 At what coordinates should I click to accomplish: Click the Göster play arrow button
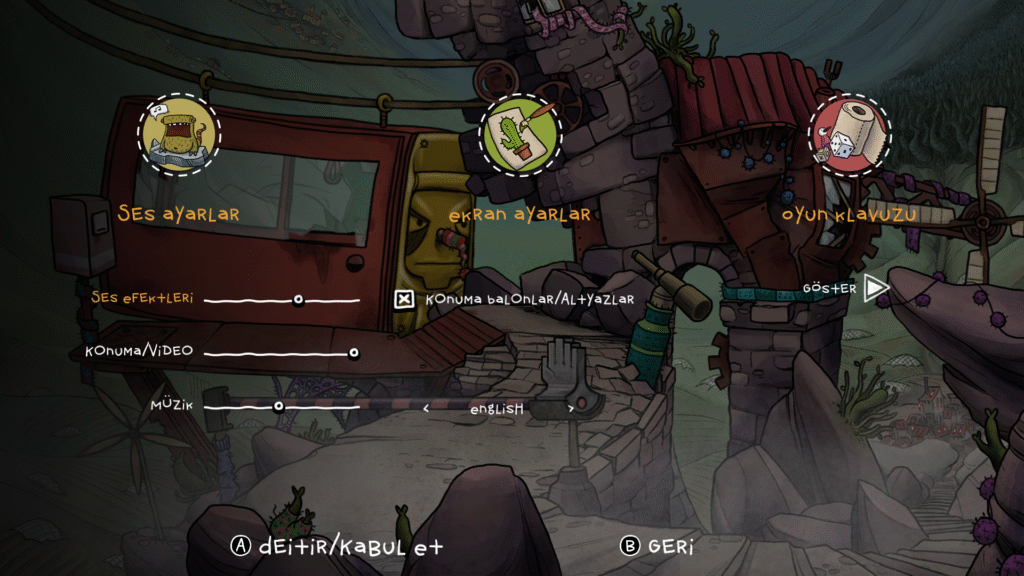click(x=876, y=289)
